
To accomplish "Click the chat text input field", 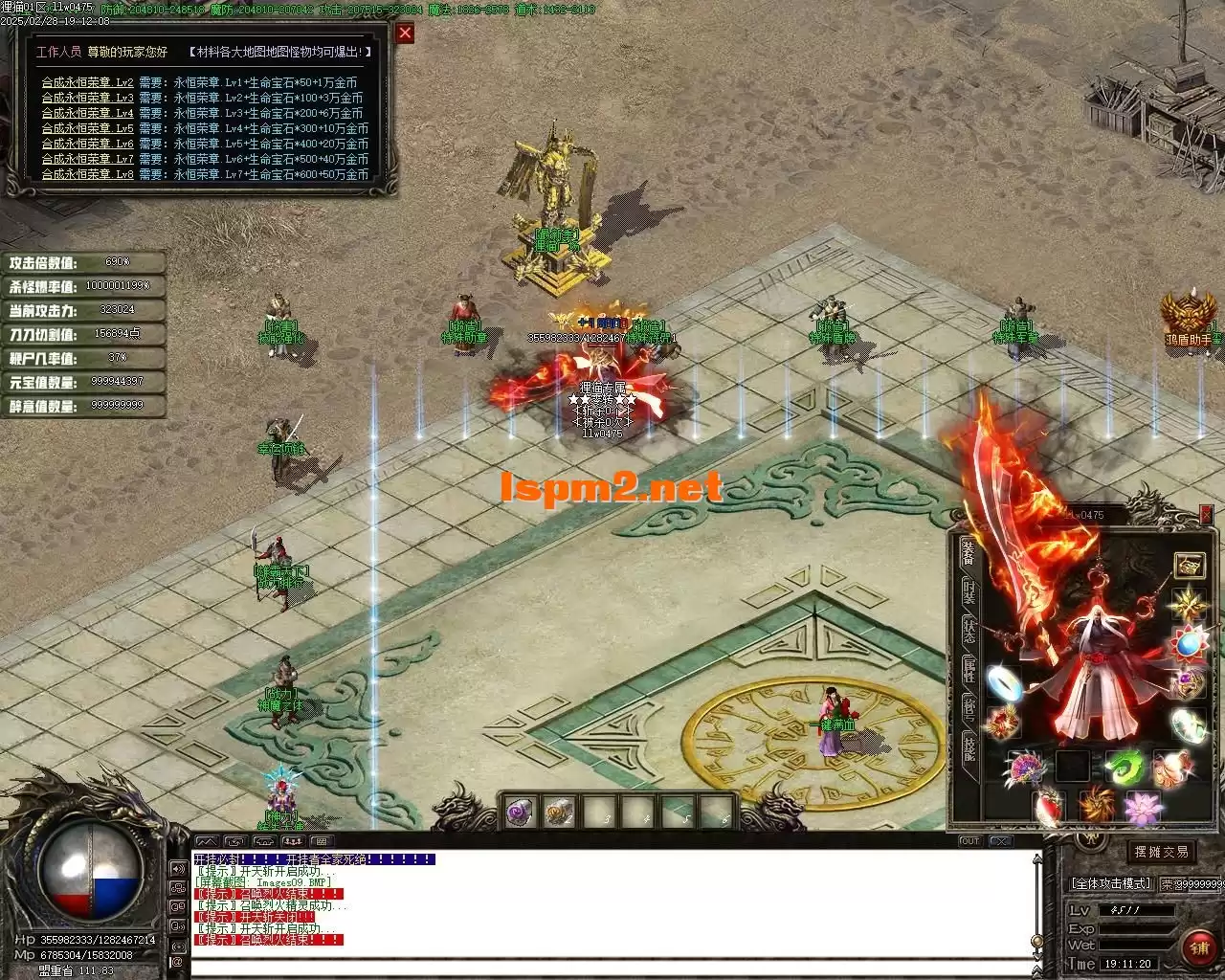I will (x=612, y=963).
